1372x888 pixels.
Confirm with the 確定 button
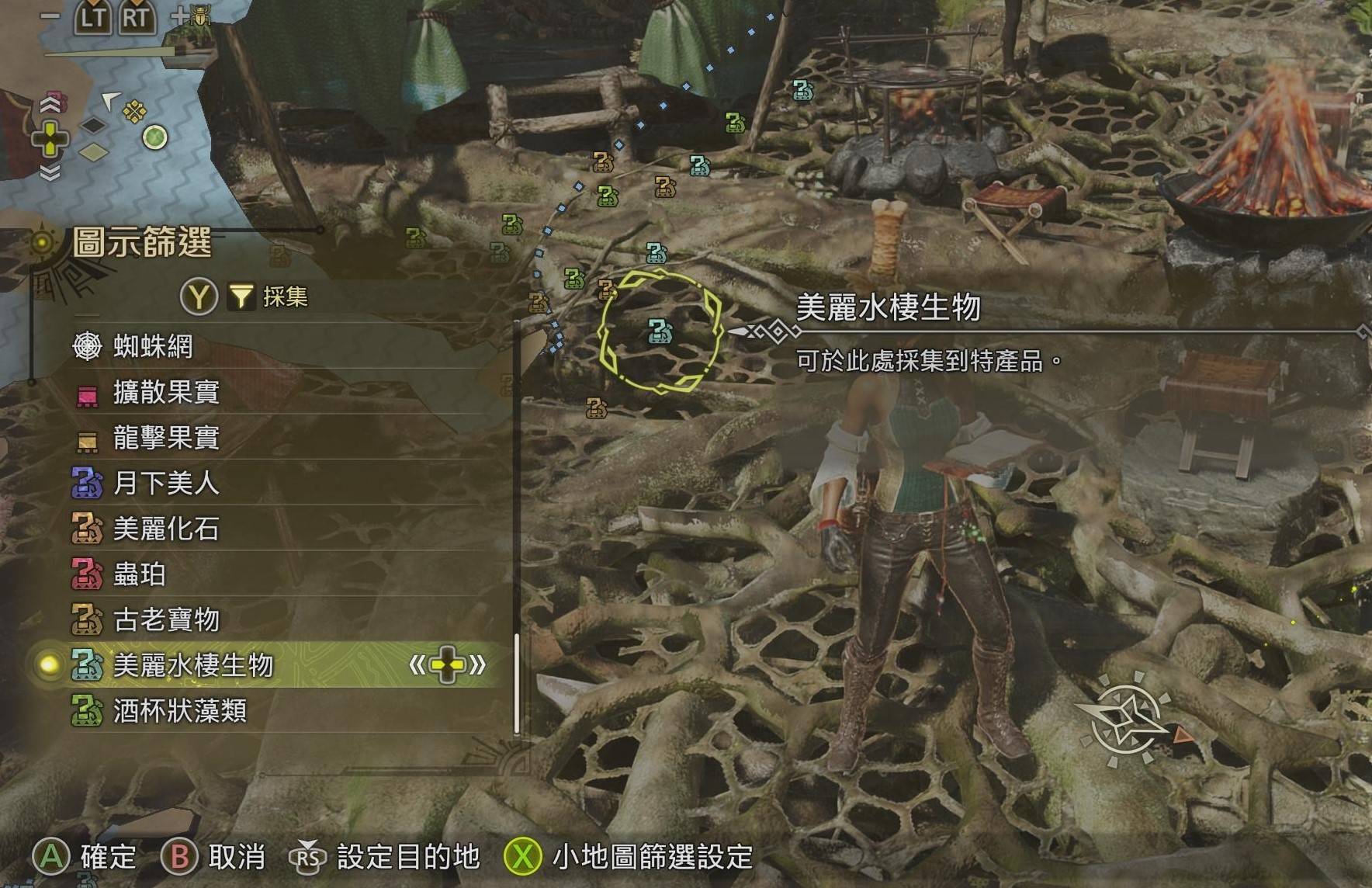[x=85, y=857]
